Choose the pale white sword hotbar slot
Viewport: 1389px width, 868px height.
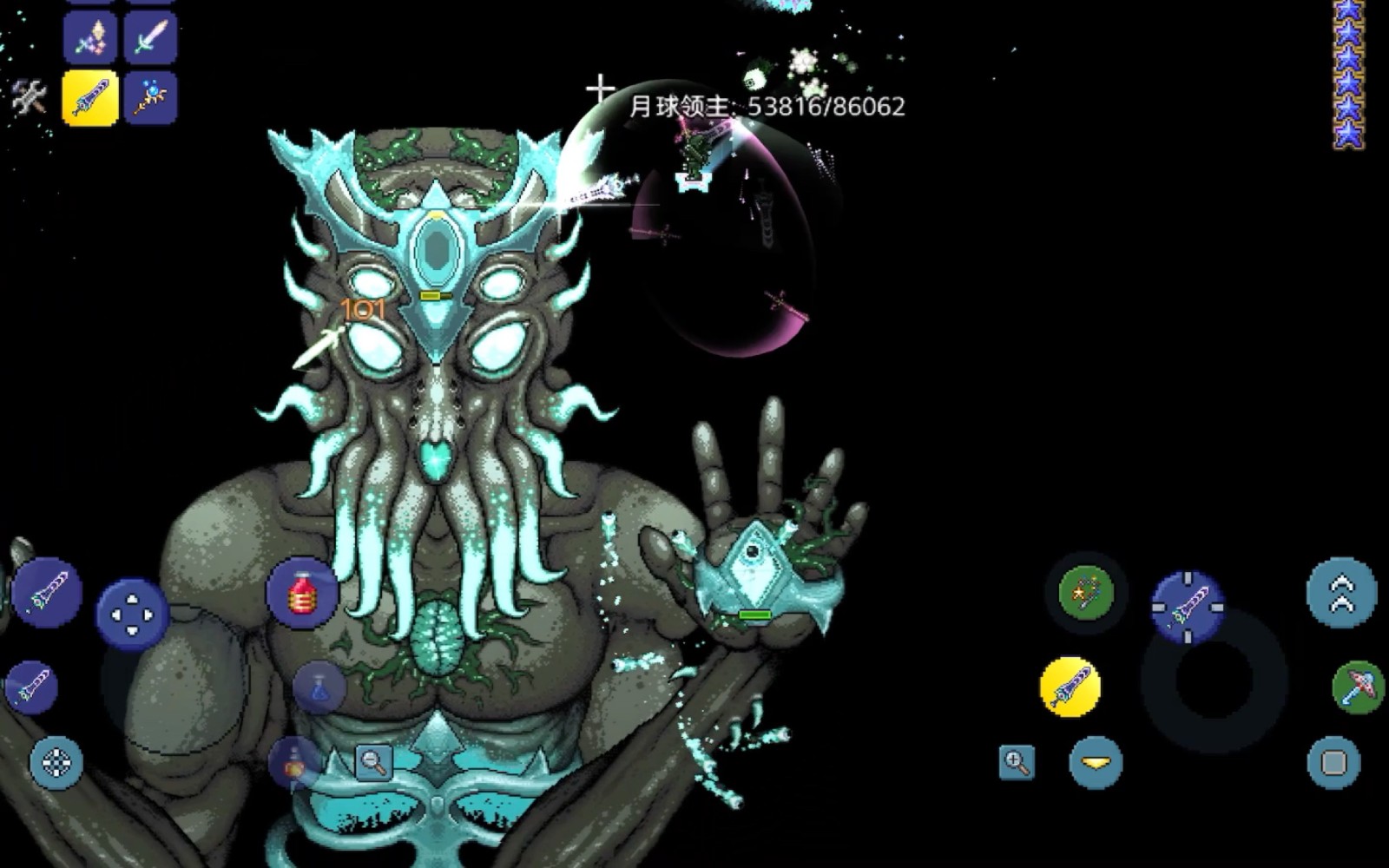coord(150,37)
